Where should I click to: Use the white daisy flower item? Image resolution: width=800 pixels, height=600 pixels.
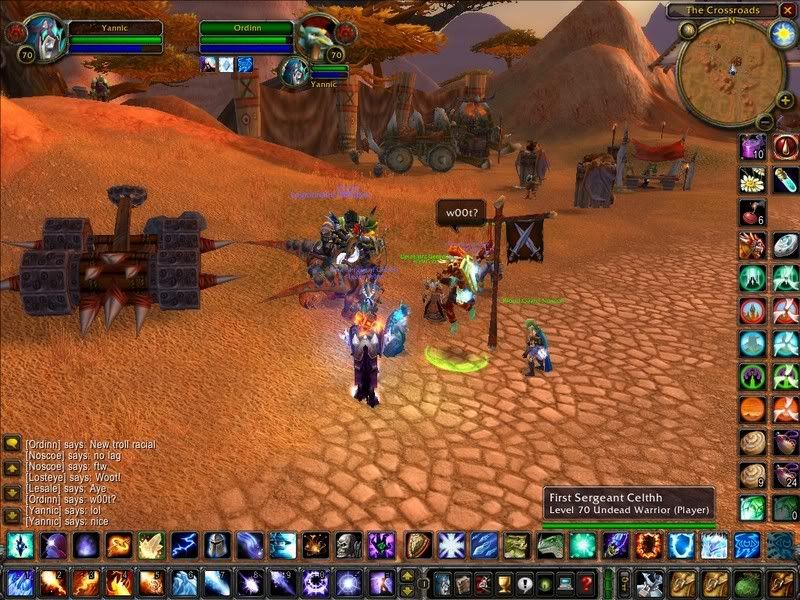(x=752, y=180)
